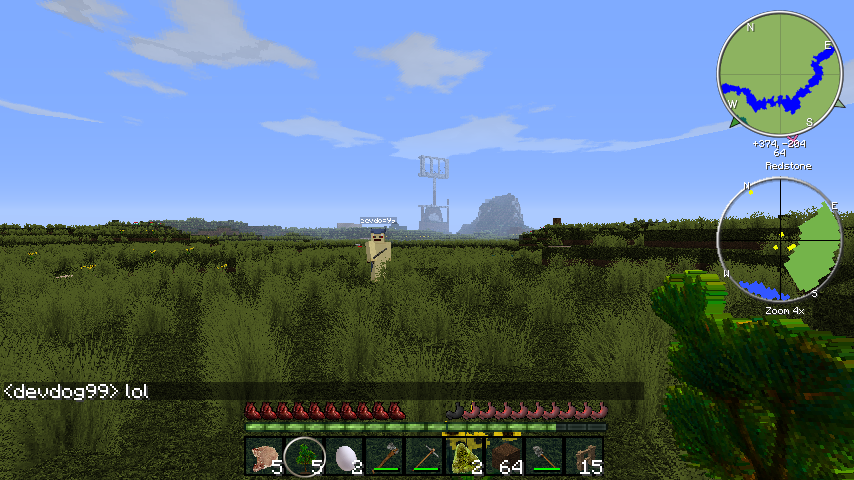Viewport: 854px width, 480px height.
Task: Equip the pickaxe from the hotbar
Action: pos(425,456)
